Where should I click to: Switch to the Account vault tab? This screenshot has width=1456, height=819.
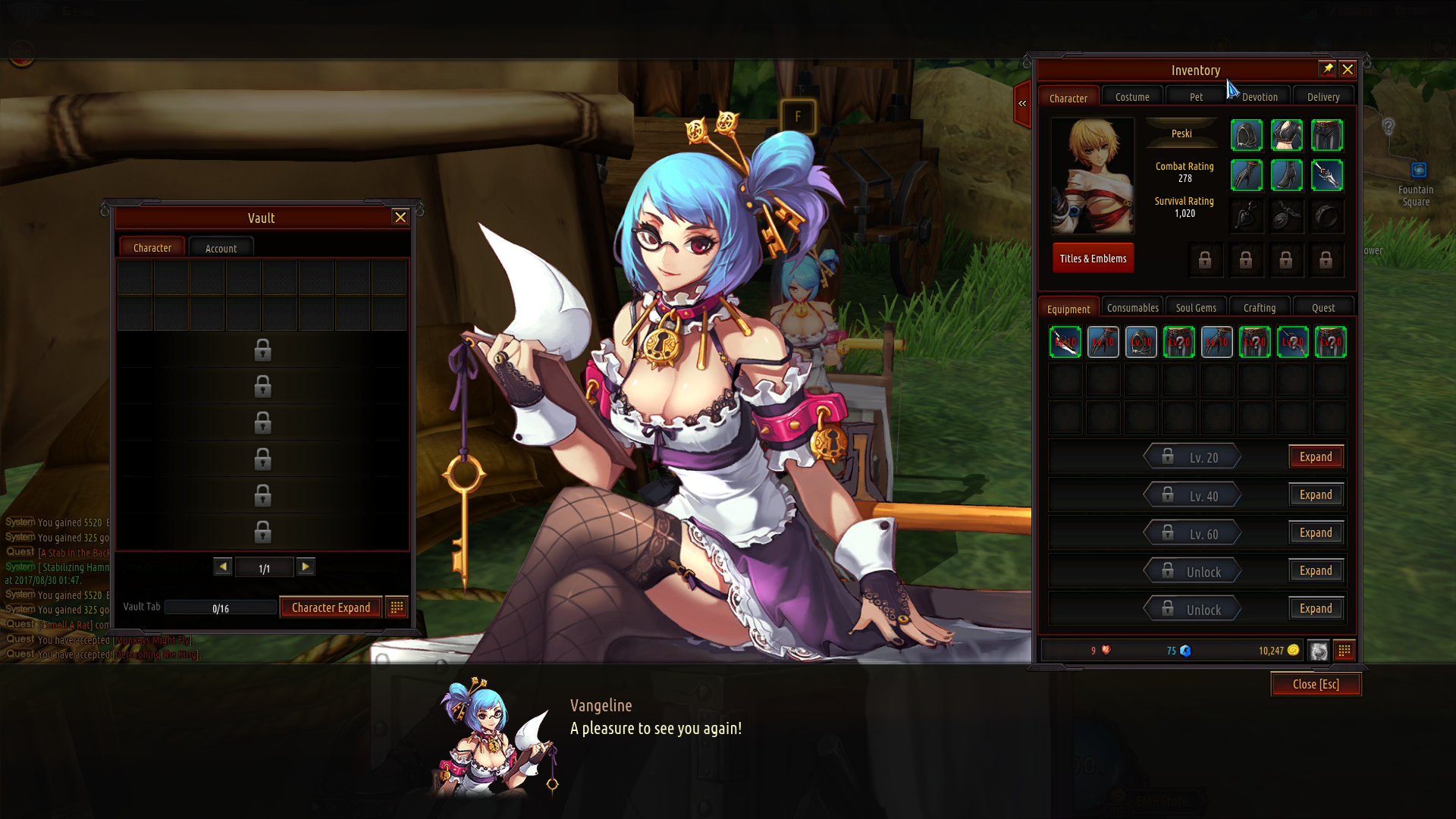pyautogui.click(x=221, y=248)
